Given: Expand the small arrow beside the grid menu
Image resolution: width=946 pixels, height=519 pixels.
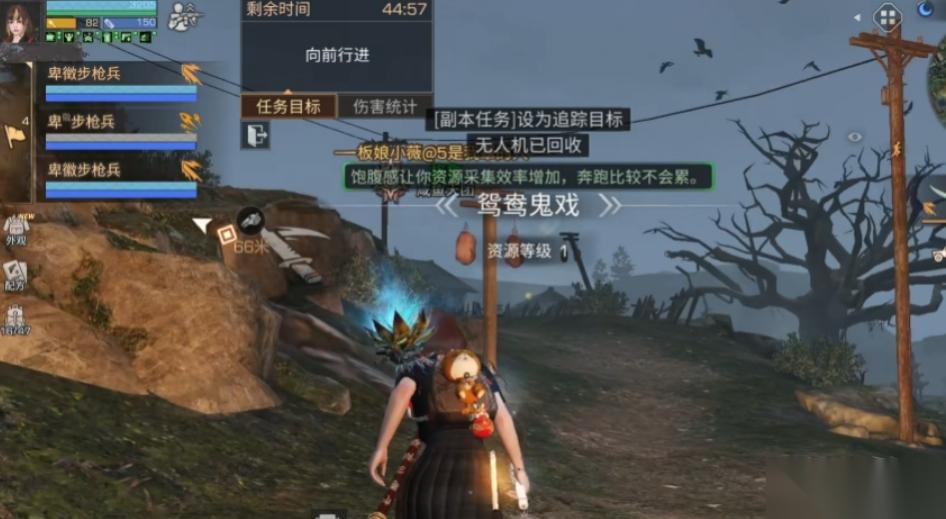Looking at the screenshot, I should click(857, 16).
